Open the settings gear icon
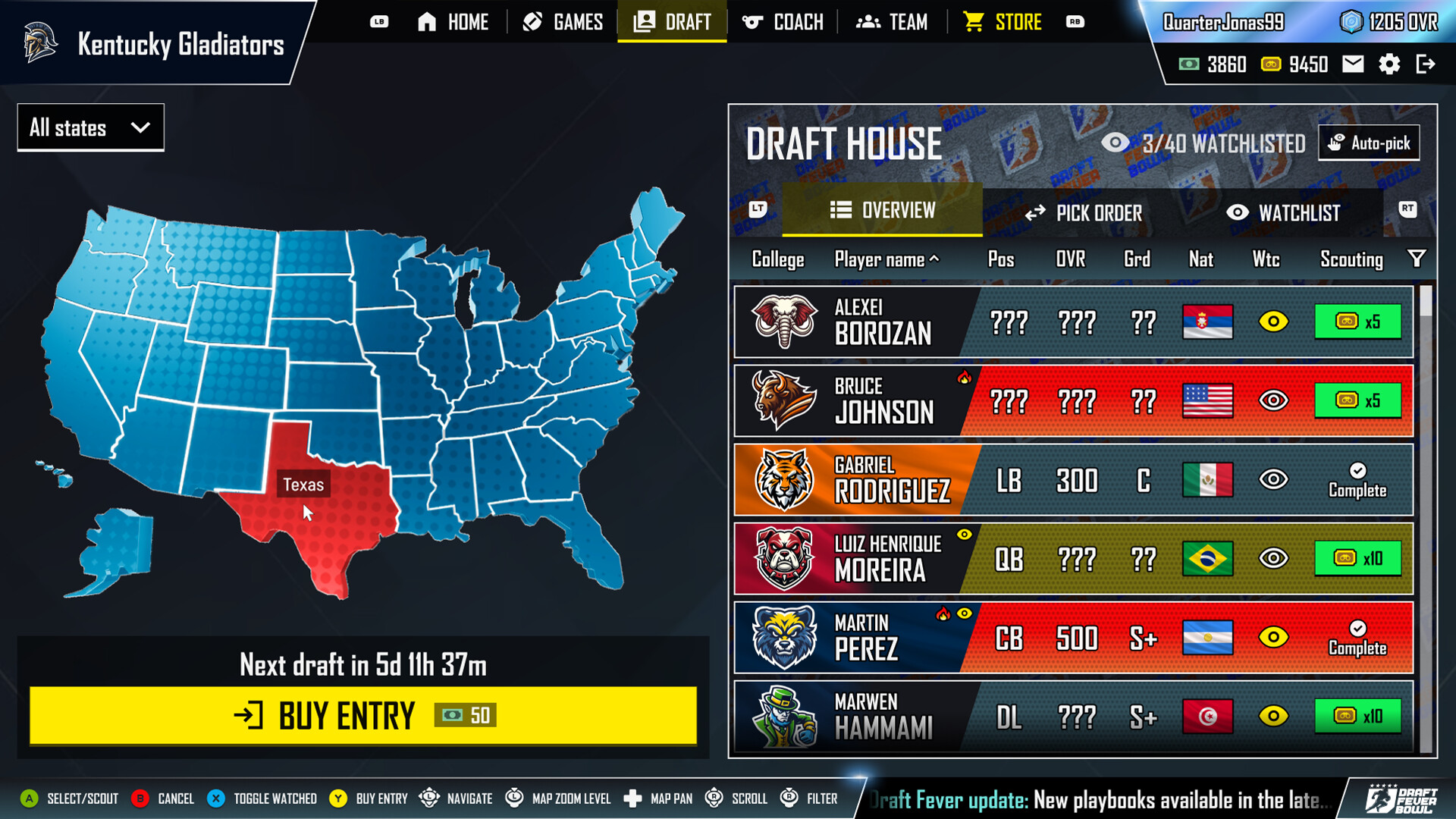1456x819 pixels. [1390, 64]
